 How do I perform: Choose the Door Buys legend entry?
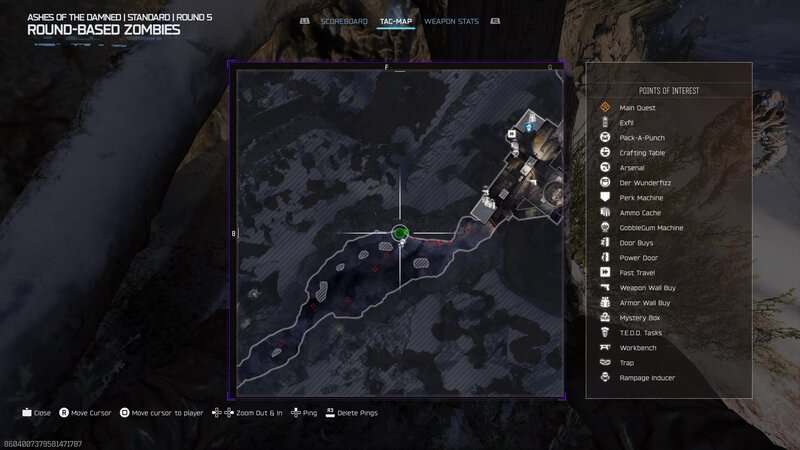coord(637,243)
